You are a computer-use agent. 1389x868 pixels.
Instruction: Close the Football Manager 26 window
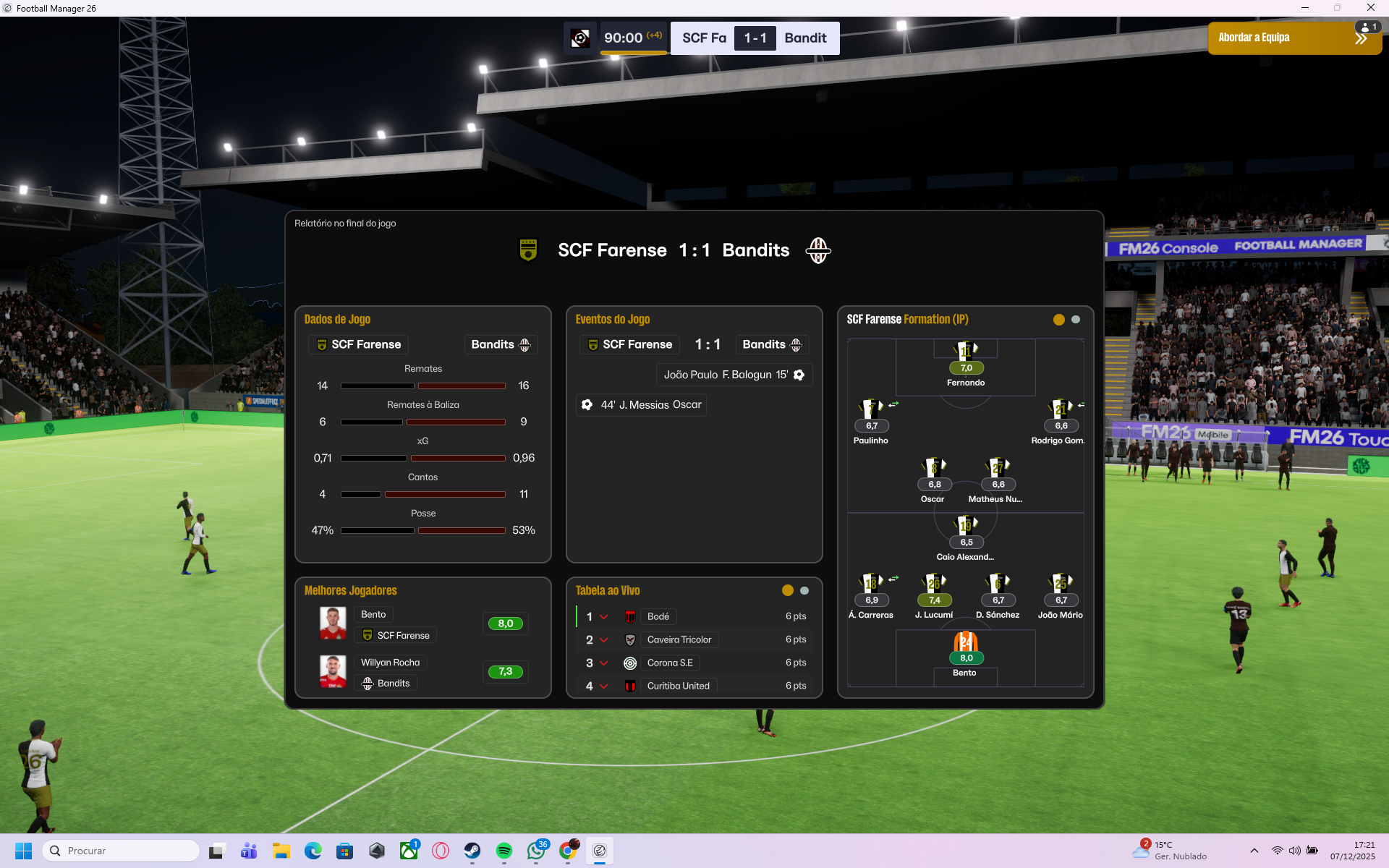pos(1370,8)
